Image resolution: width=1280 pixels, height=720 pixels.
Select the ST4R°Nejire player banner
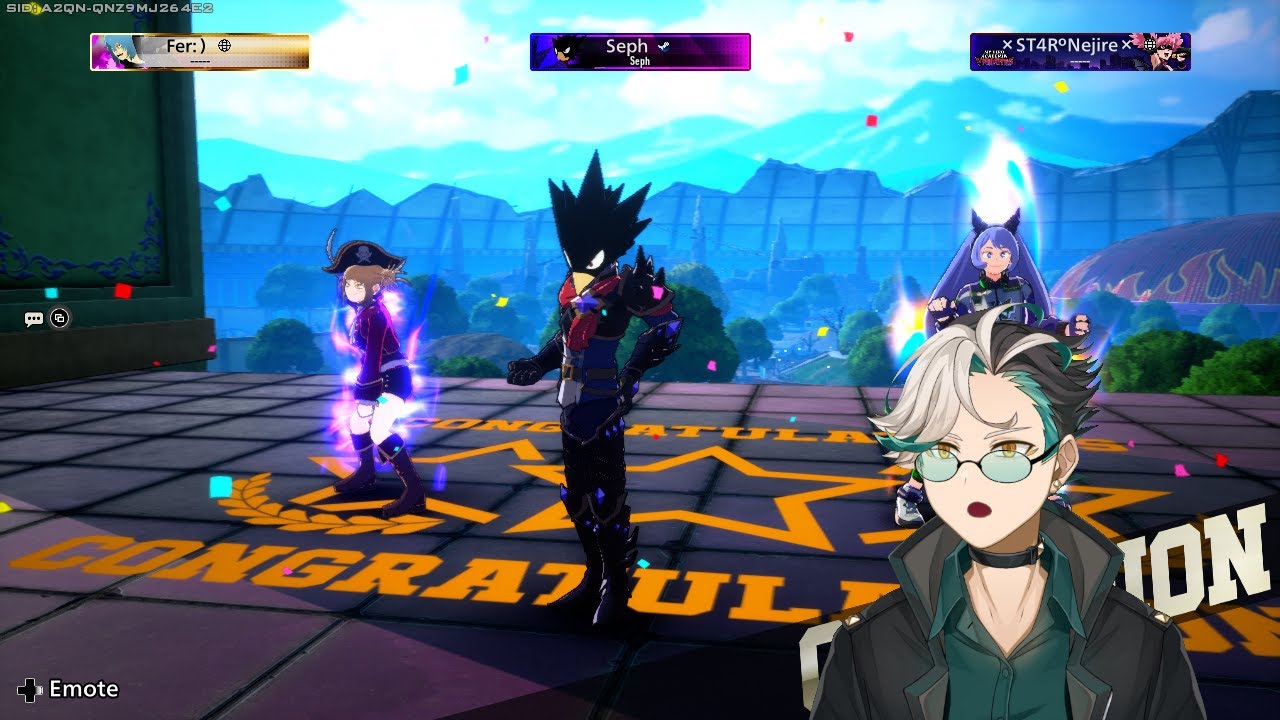(1080, 52)
